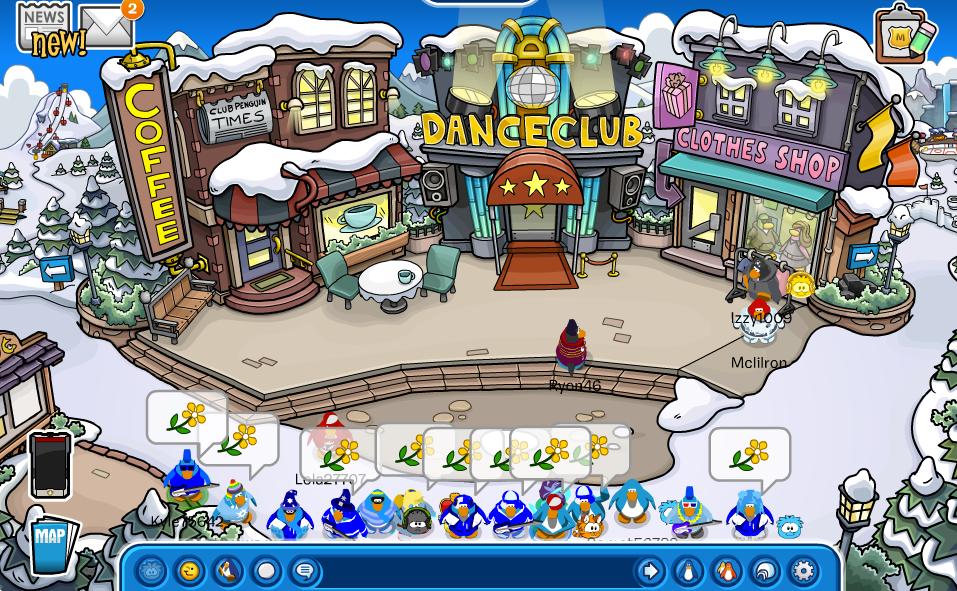
Task: Open the emote smiley menu
Action: point(190,571)
